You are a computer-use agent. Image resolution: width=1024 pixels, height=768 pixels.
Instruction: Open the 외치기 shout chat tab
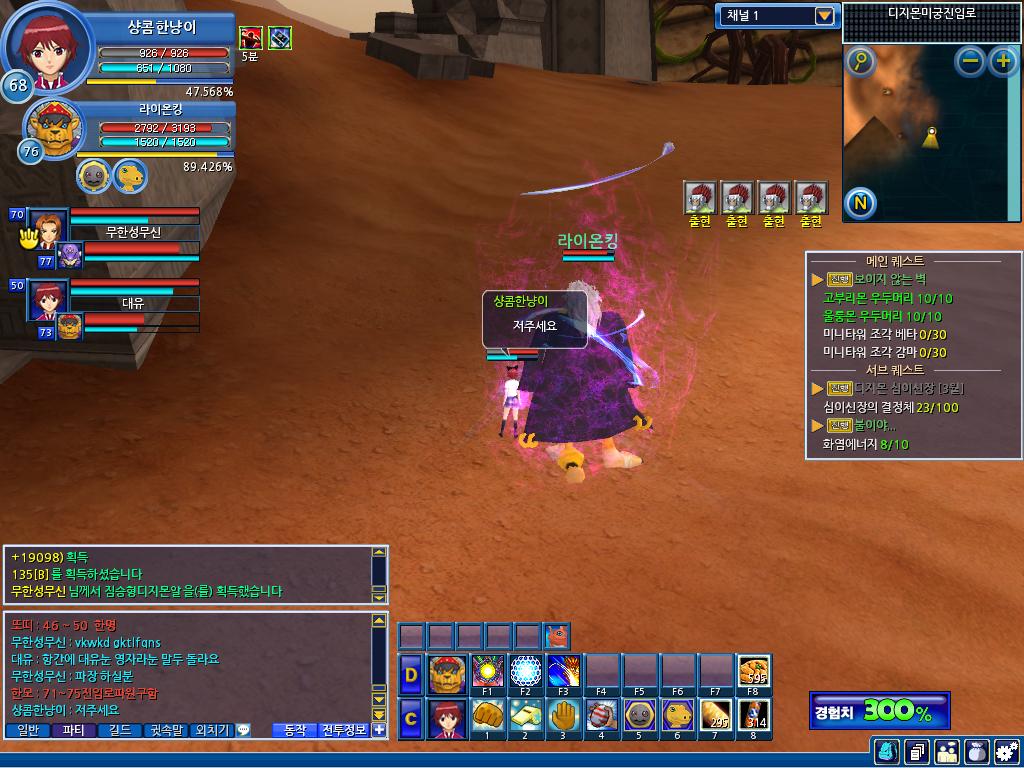[x=212, y=730]
